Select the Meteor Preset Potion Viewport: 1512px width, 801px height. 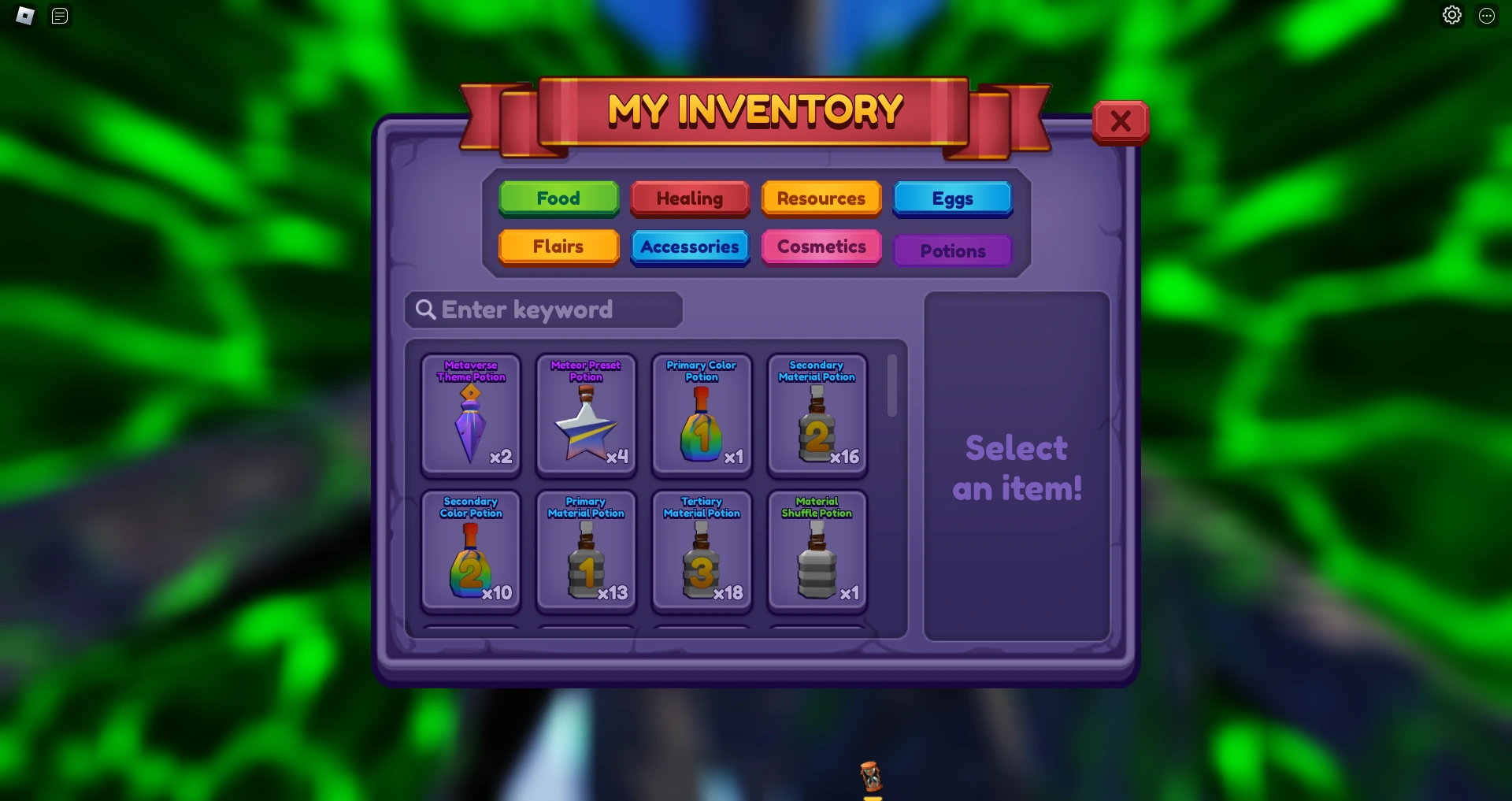coord(586,415)
